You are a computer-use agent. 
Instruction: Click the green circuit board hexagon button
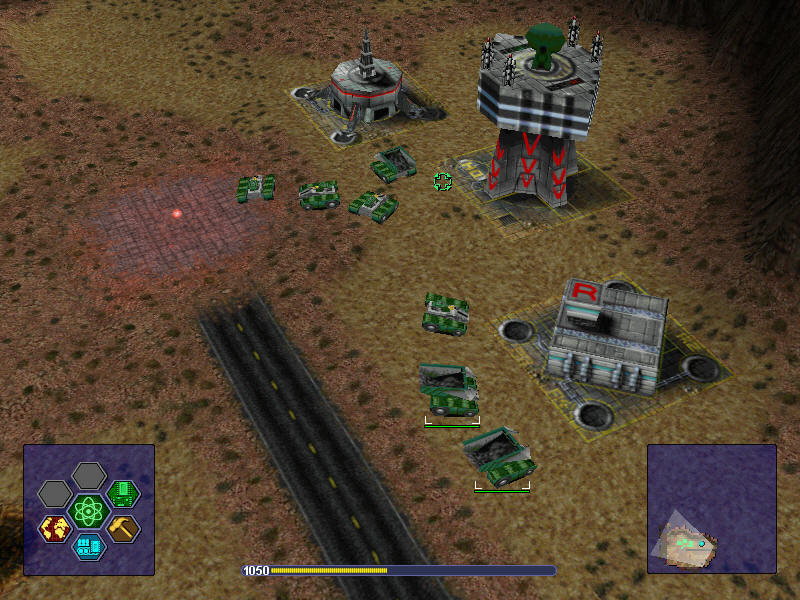click(x=123, y=493)
